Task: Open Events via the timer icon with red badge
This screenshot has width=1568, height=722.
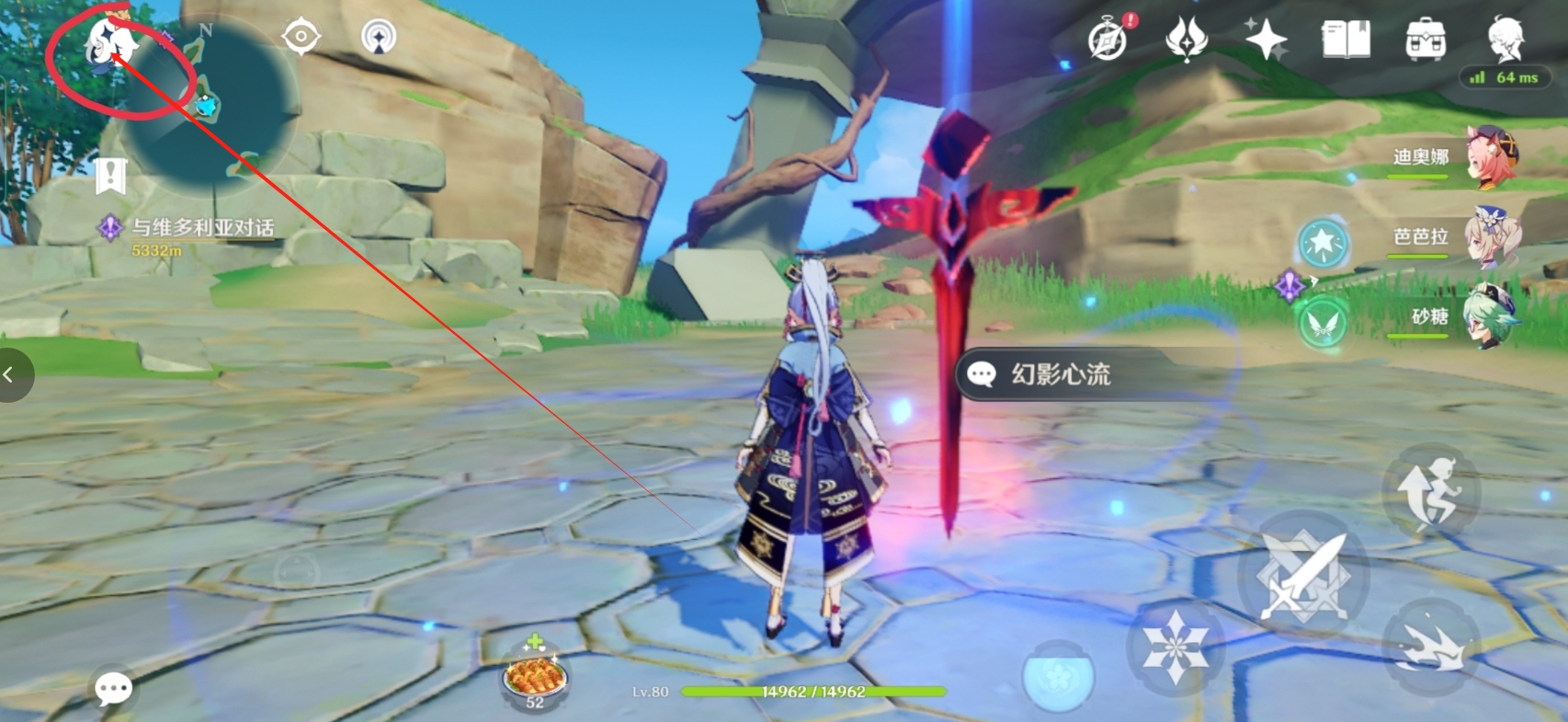Action: (1108, 41)
